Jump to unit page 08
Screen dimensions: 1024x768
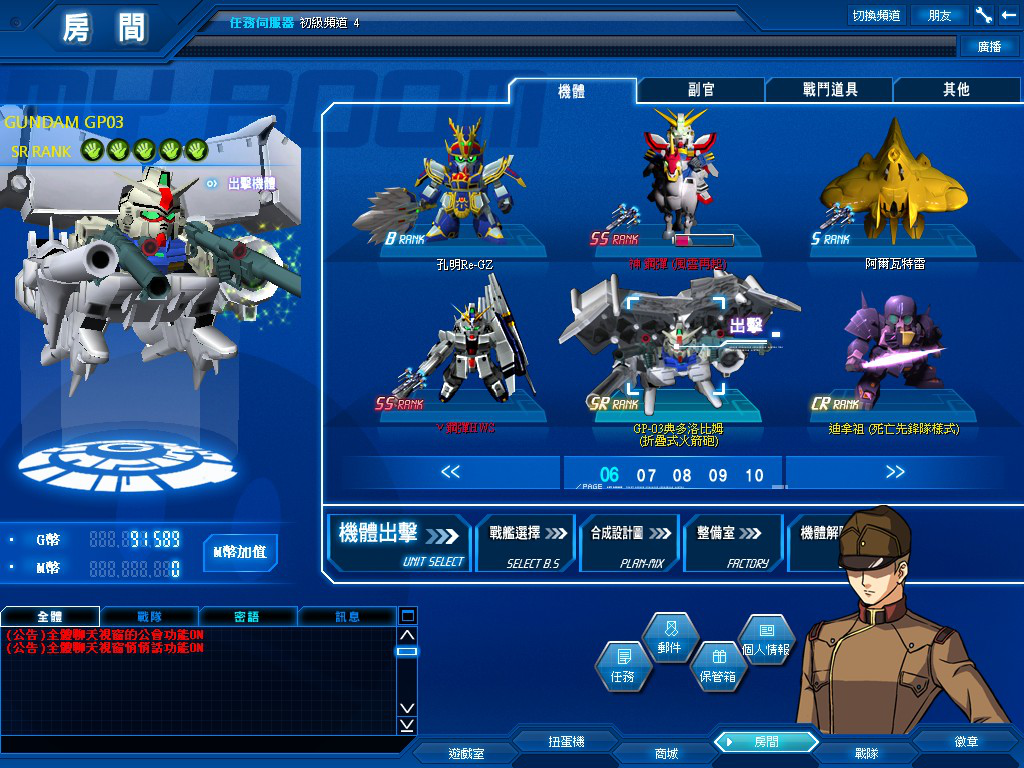coord(682,475)
